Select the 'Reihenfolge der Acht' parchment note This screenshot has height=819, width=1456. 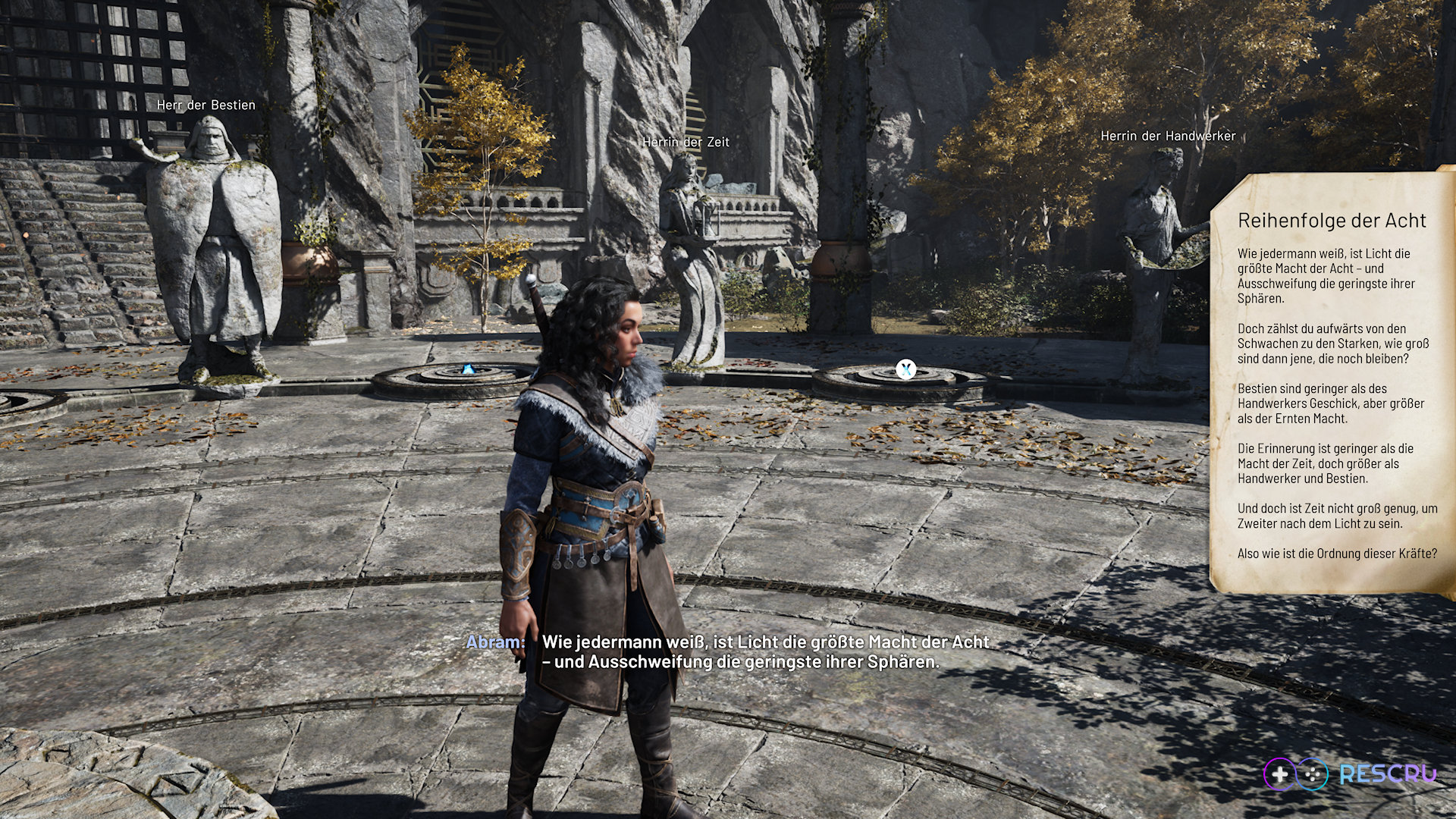tap(1332, 383)
